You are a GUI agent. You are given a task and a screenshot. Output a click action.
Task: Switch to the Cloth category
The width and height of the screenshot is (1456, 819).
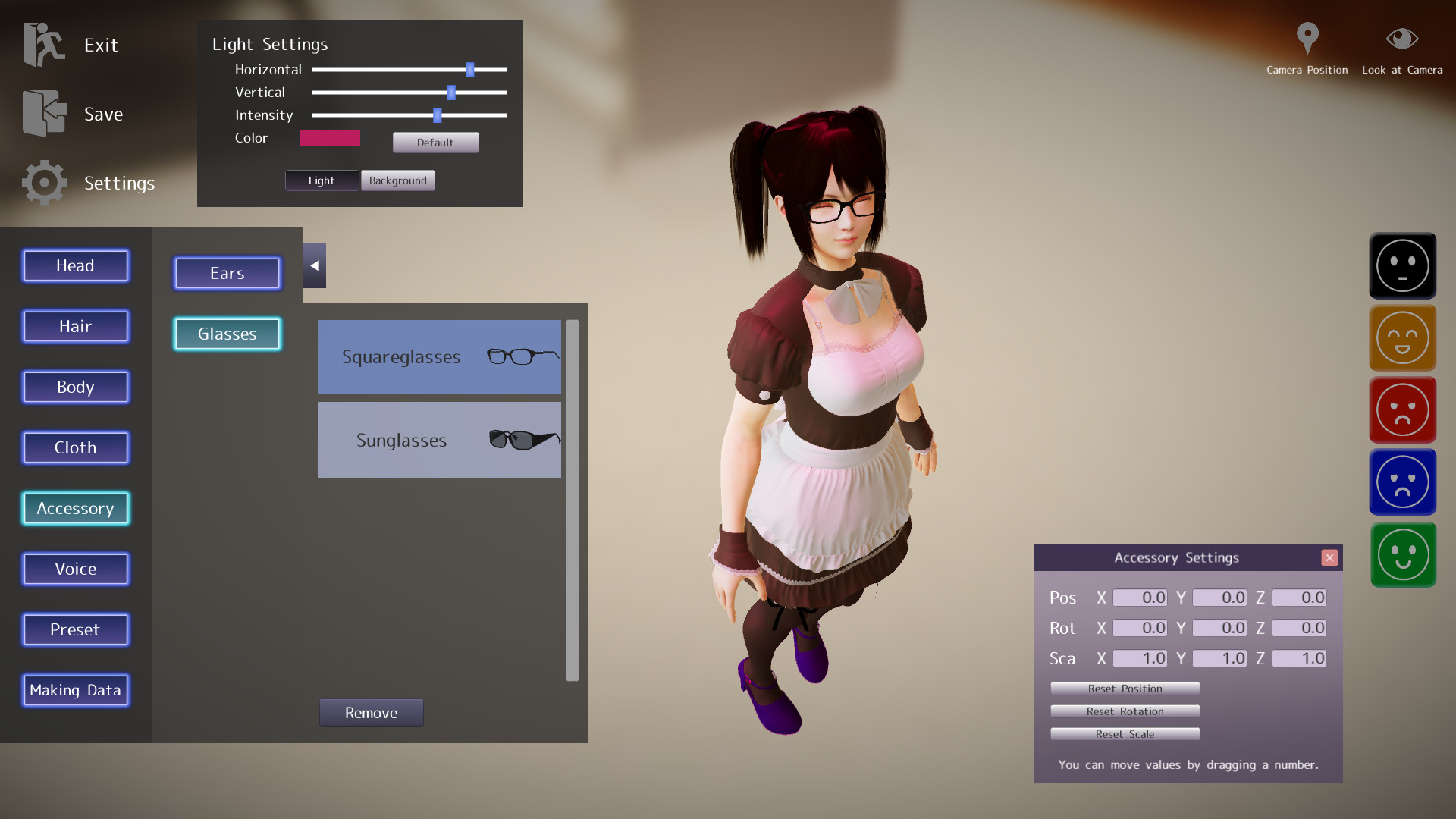pyautogui.click(x=75, y=447)
